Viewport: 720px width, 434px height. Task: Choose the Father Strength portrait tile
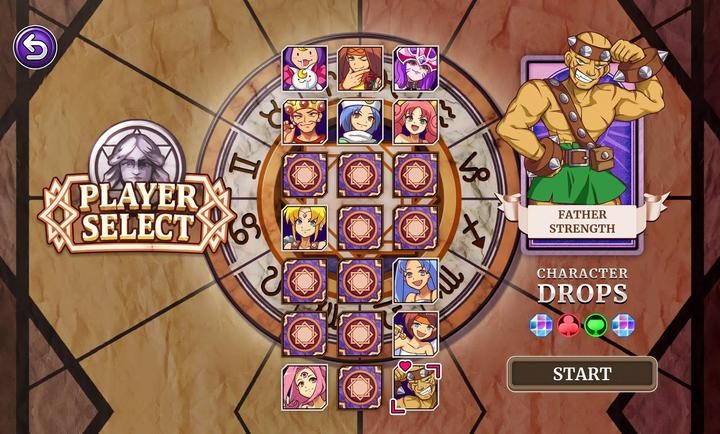pos(415,387)
